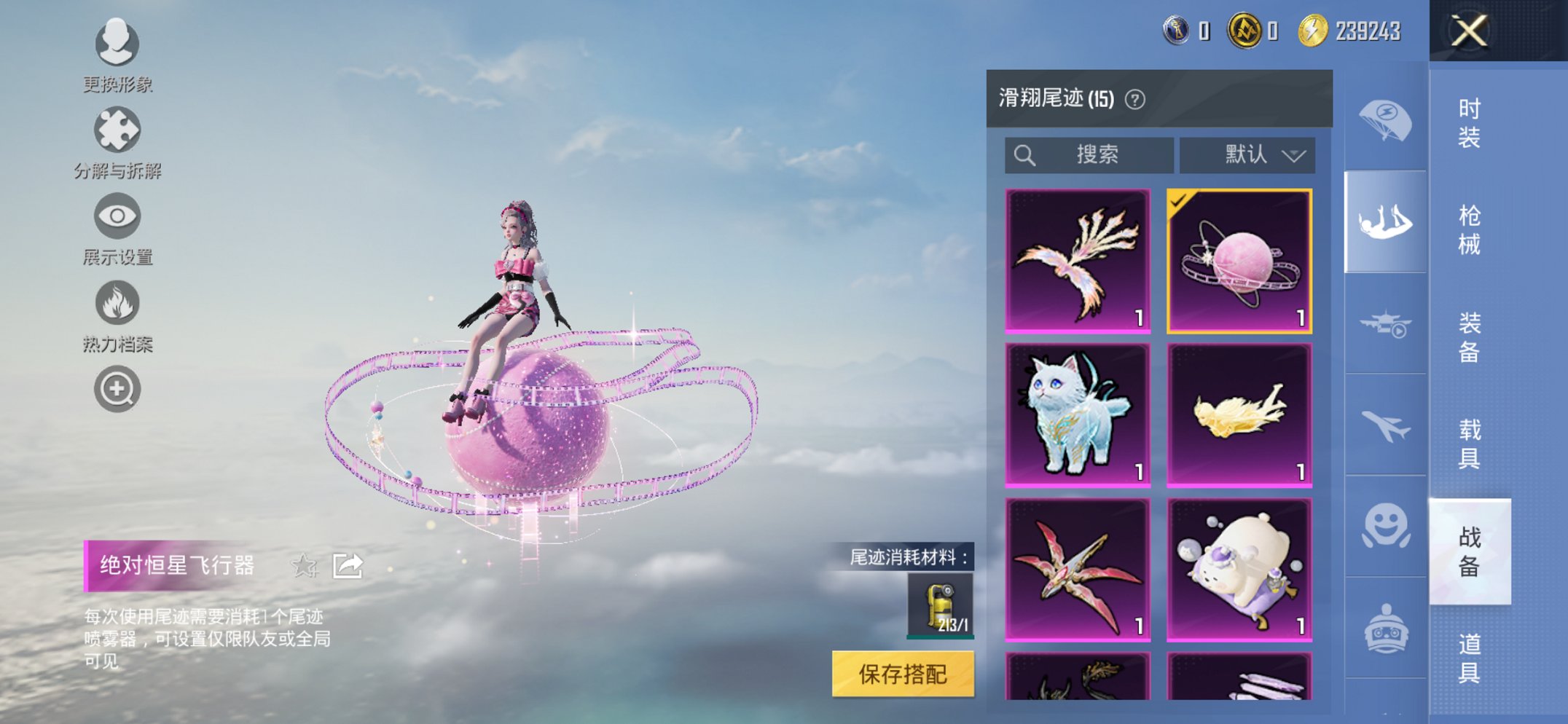This screenshot has height=724, width=1568.
Task: Click the magnifier zoom icon on left sidebar
Action: coord(117,388)
